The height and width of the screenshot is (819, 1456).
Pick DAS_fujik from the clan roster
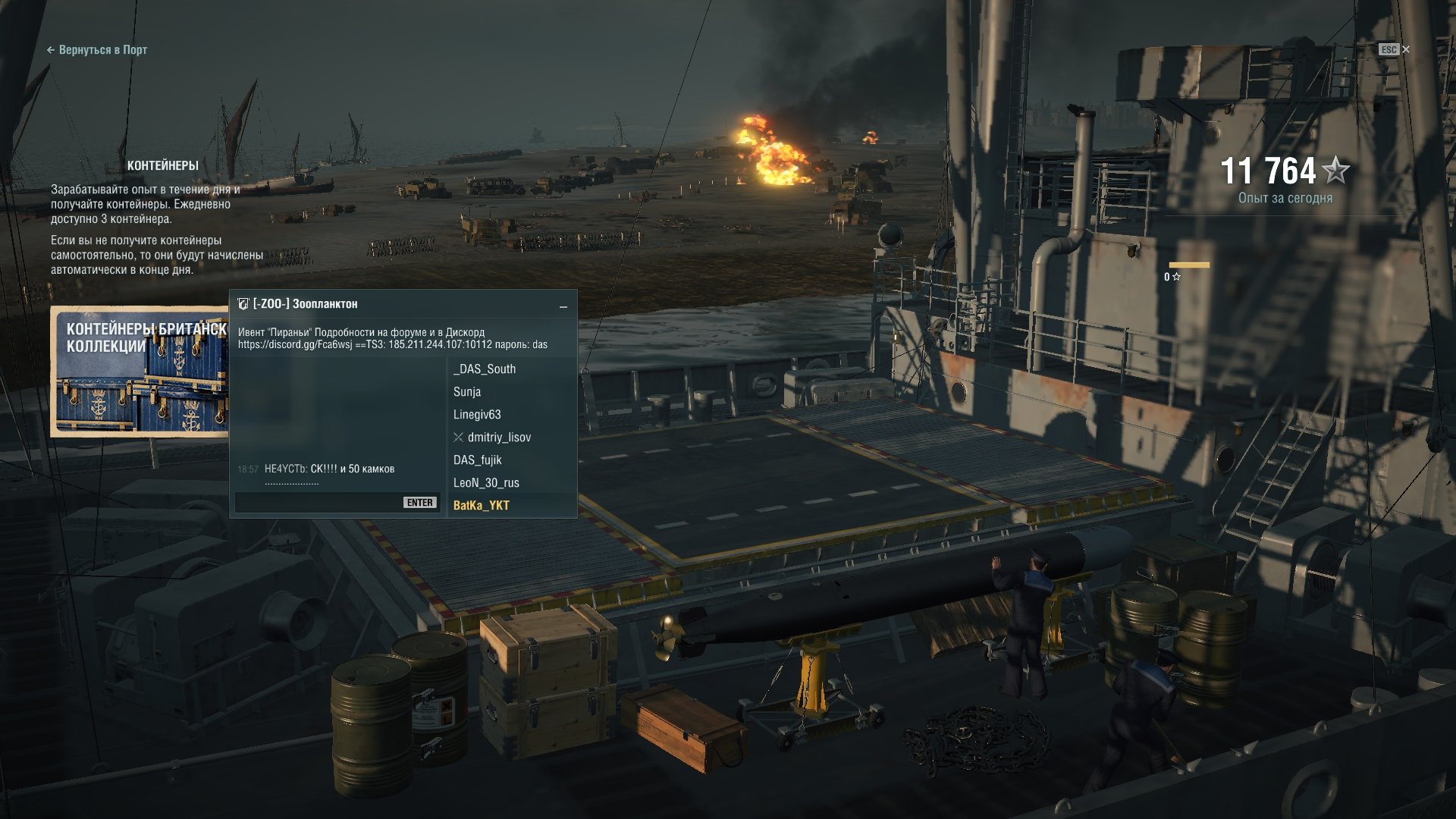point(478,460)
